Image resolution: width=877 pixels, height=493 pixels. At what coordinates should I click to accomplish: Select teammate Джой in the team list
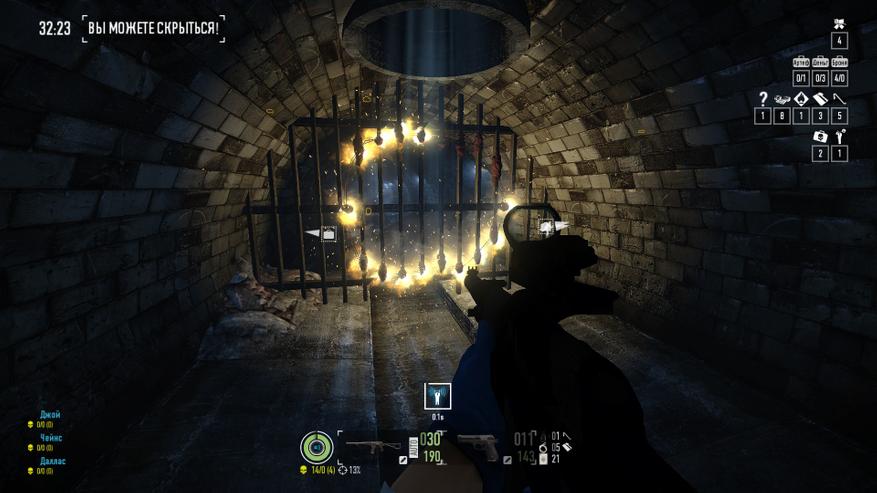pos(50,414)
